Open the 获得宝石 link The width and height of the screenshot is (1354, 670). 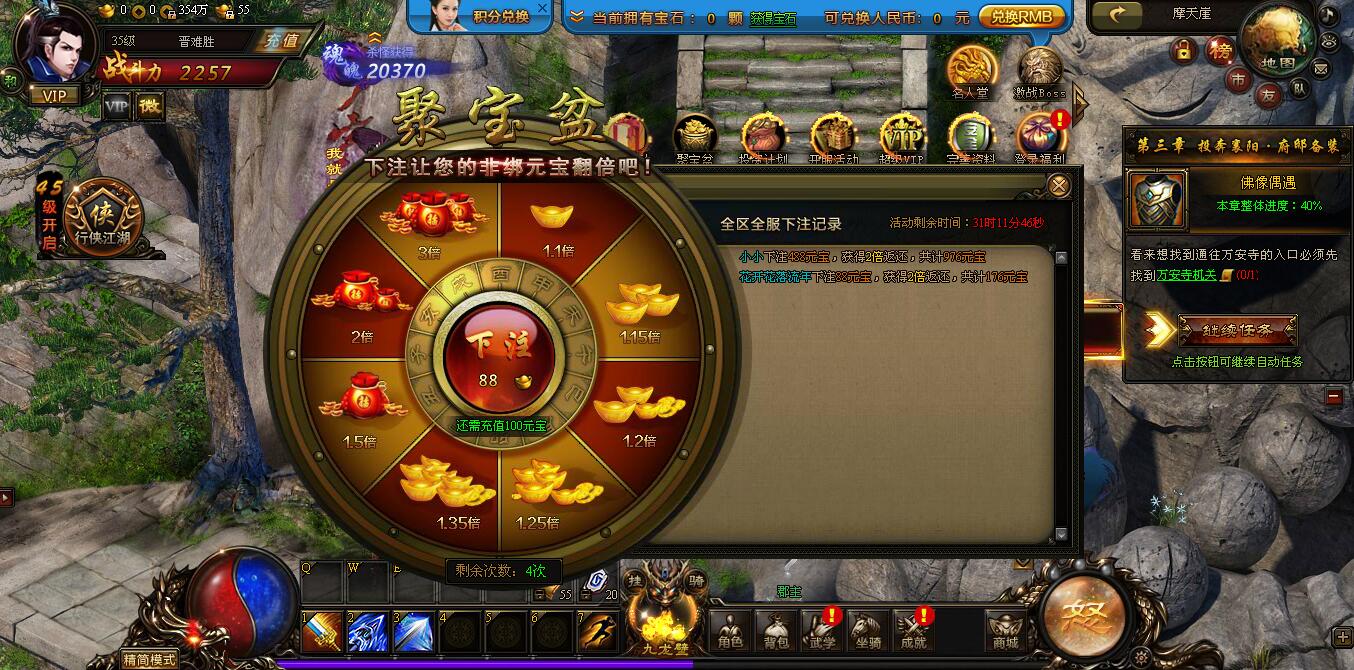(773, 18)
